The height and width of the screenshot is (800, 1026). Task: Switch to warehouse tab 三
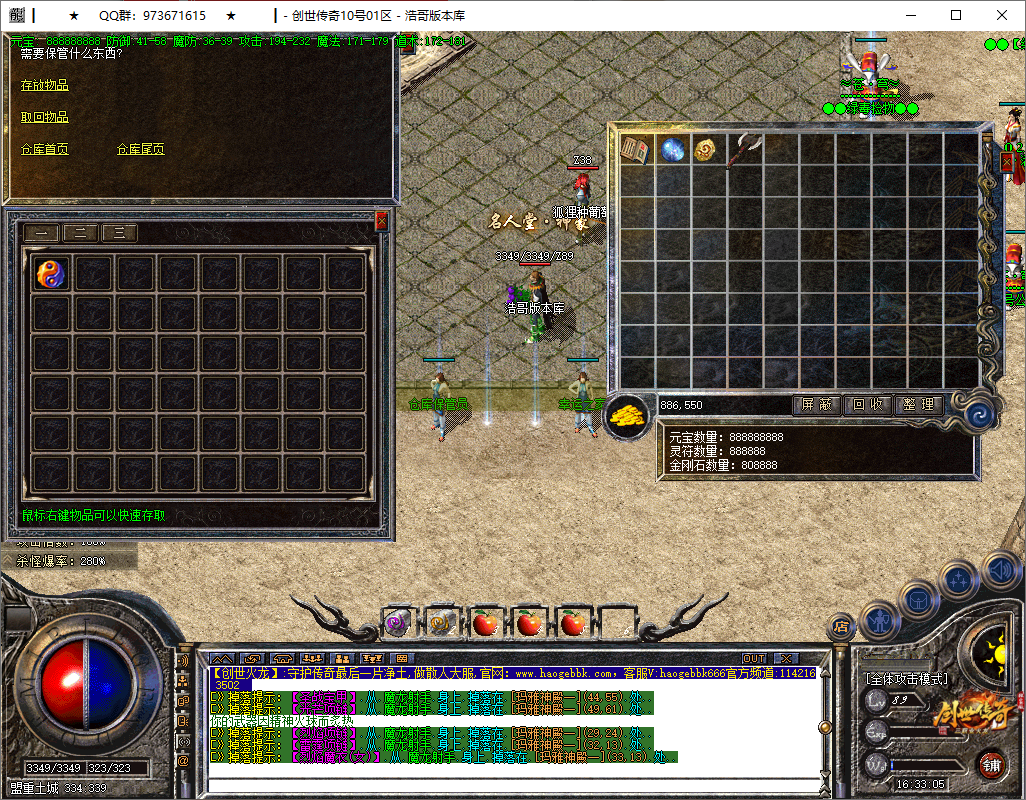pos(119,233)
